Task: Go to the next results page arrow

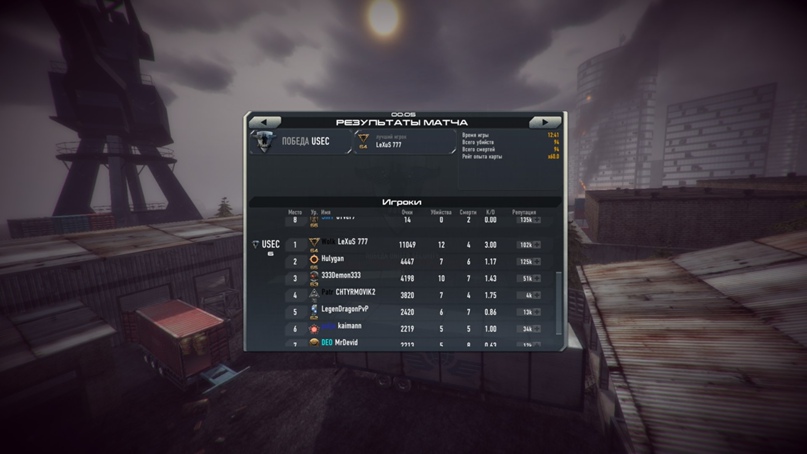Action: tap(545, 122)
